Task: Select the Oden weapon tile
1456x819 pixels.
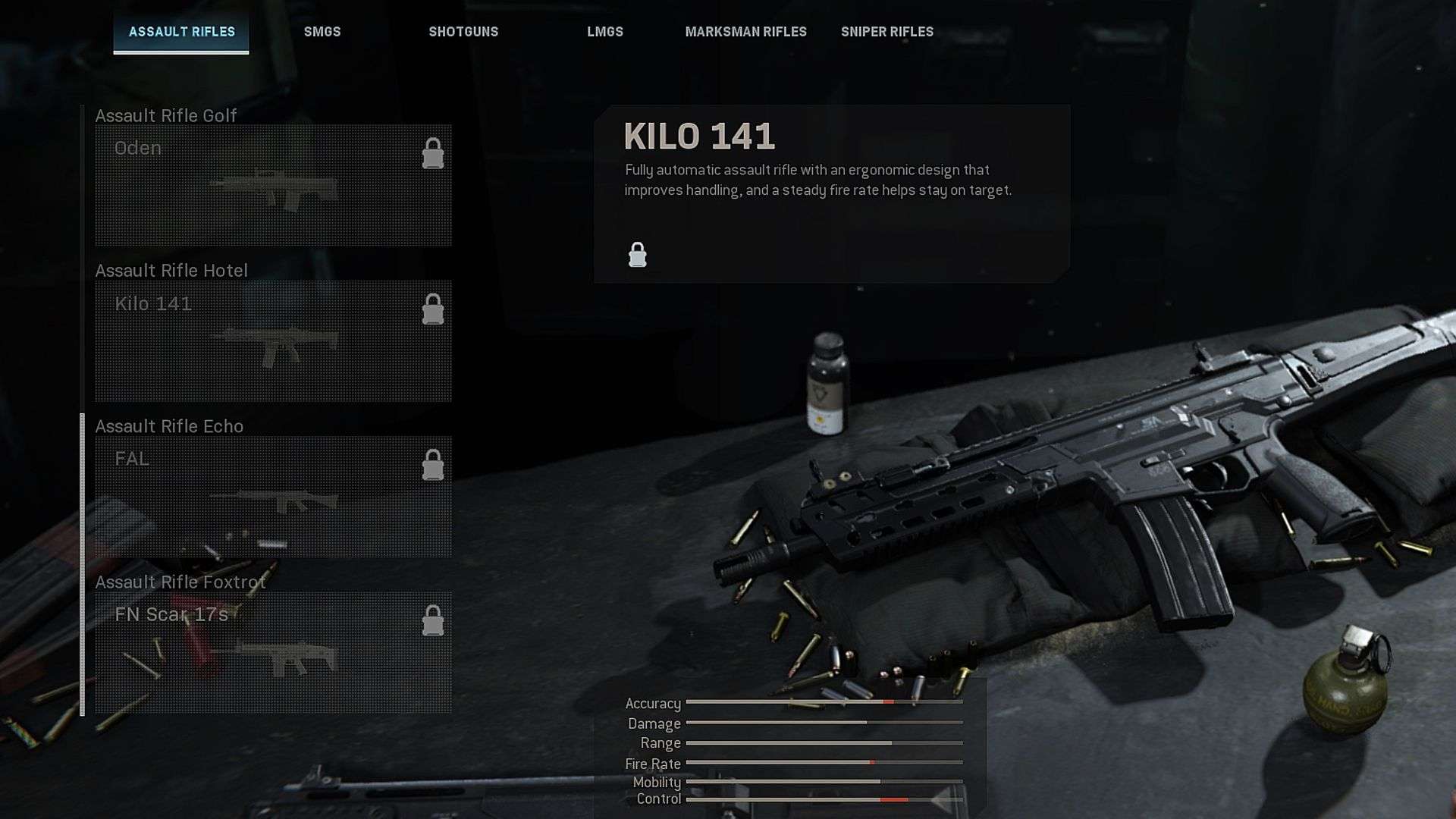Action: tap(273, 185)
